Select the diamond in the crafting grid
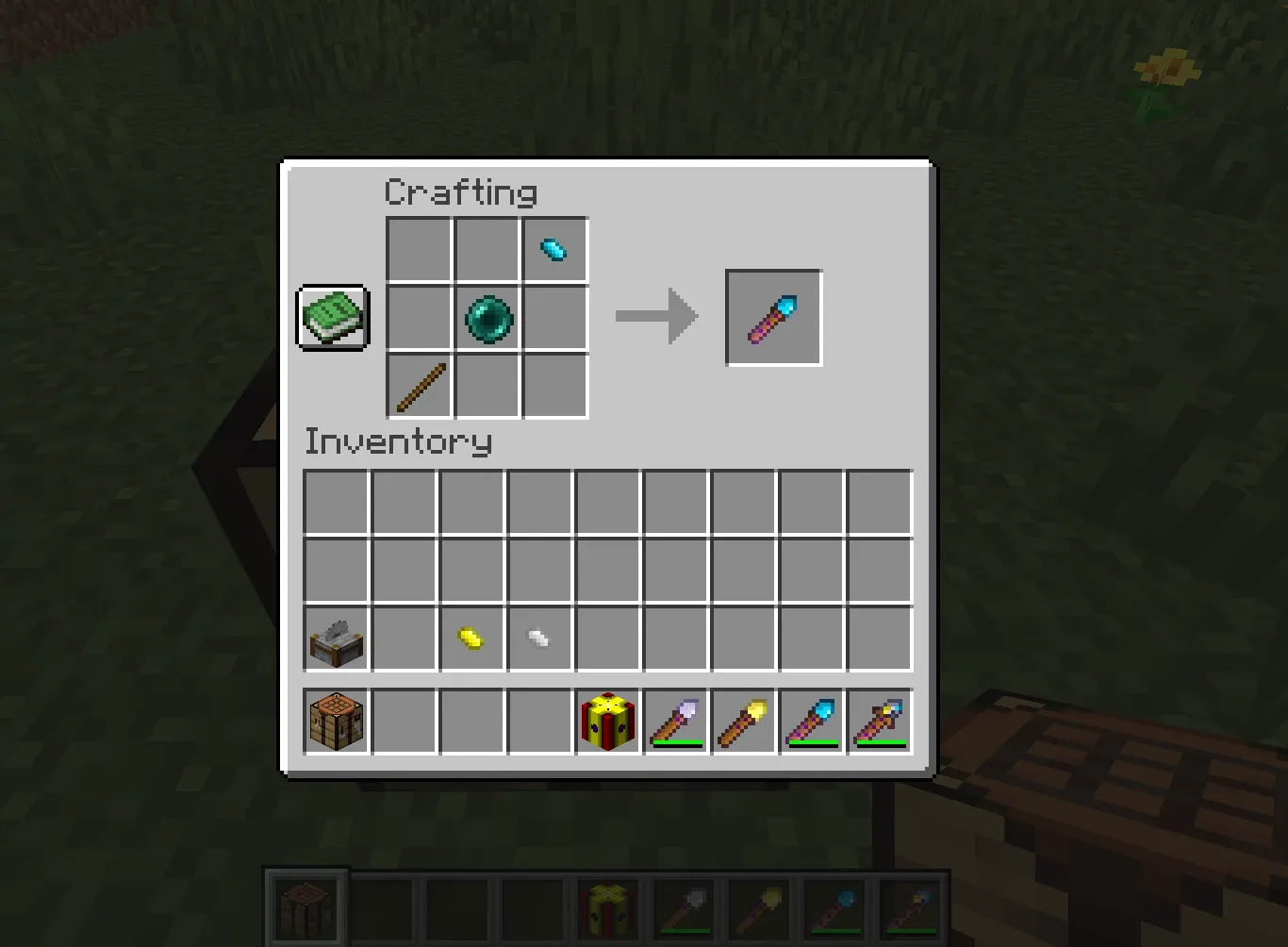Screen dimensions: 1288x947 pyautogui.click(x=554, y=249)
